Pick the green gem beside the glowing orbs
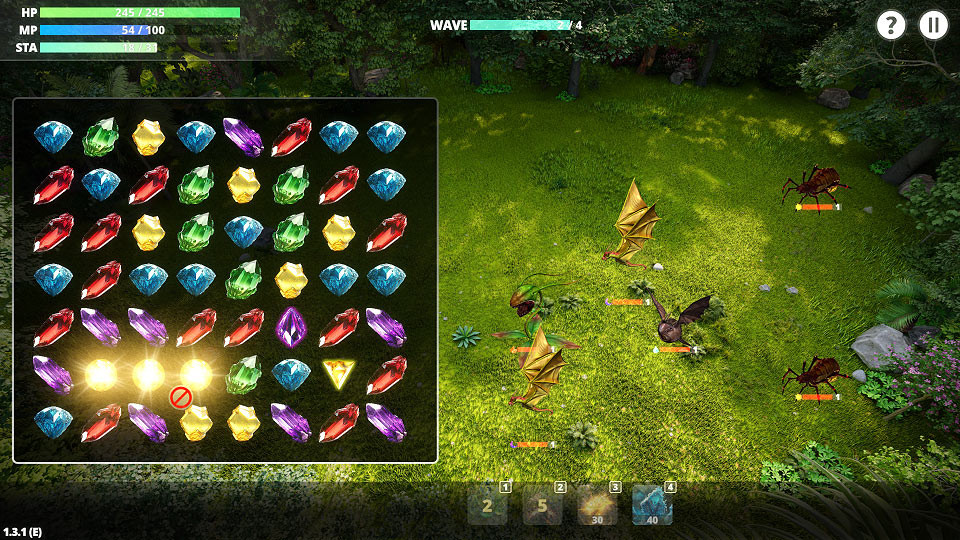 click(x=243, y=375)
